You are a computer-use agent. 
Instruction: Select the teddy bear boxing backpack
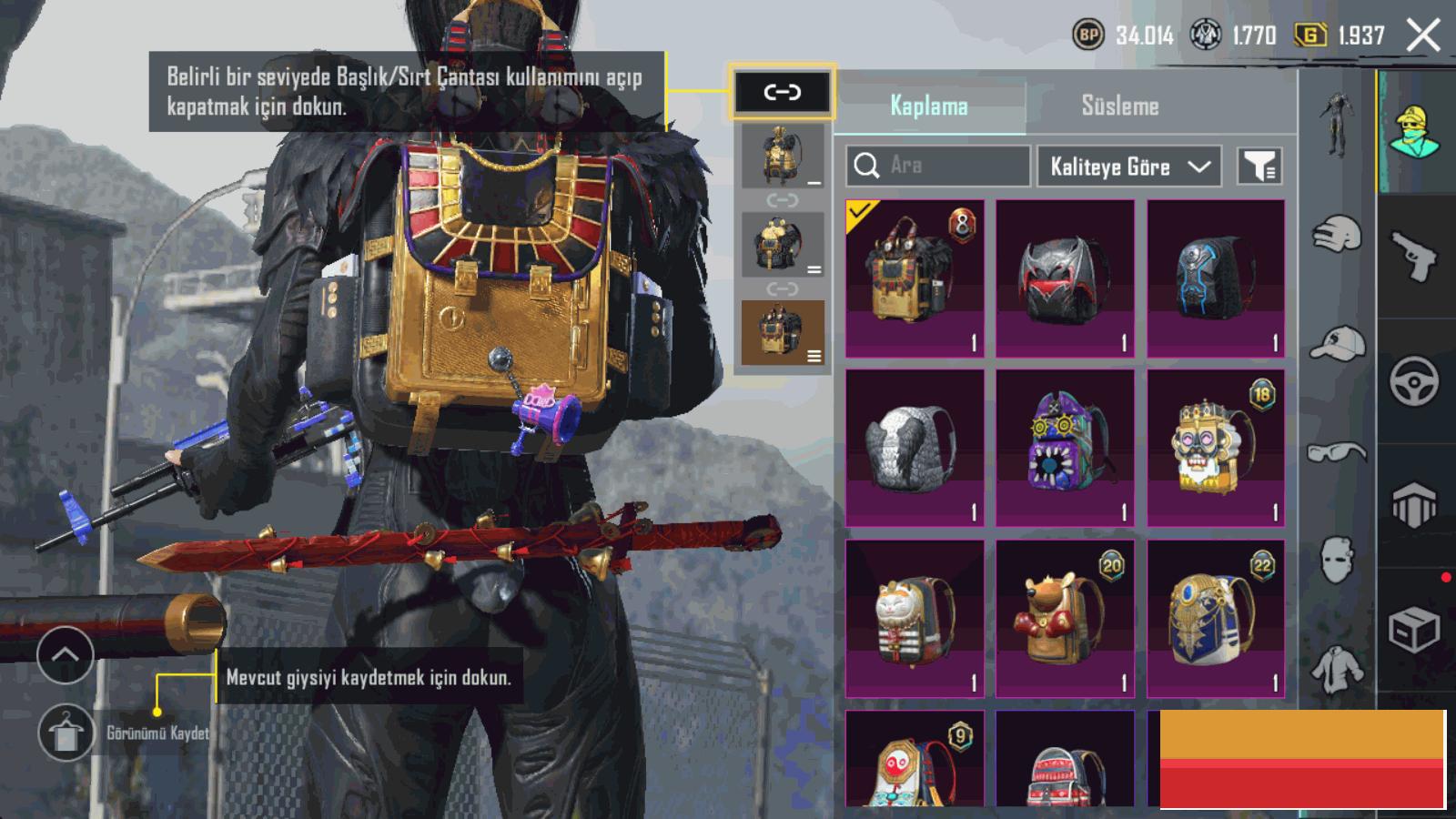1065,619
